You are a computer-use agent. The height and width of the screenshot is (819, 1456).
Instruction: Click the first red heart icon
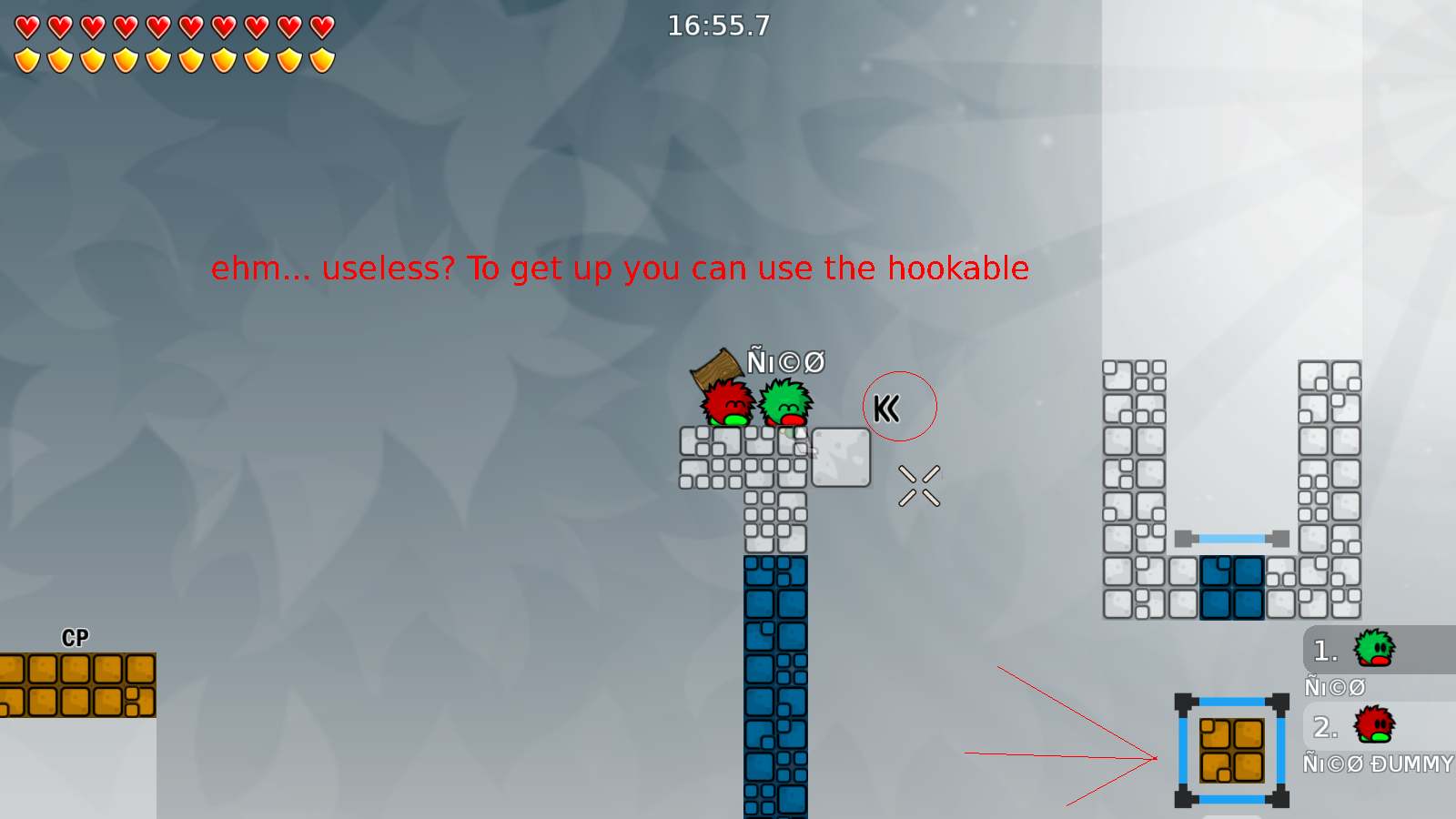point(26,27)
